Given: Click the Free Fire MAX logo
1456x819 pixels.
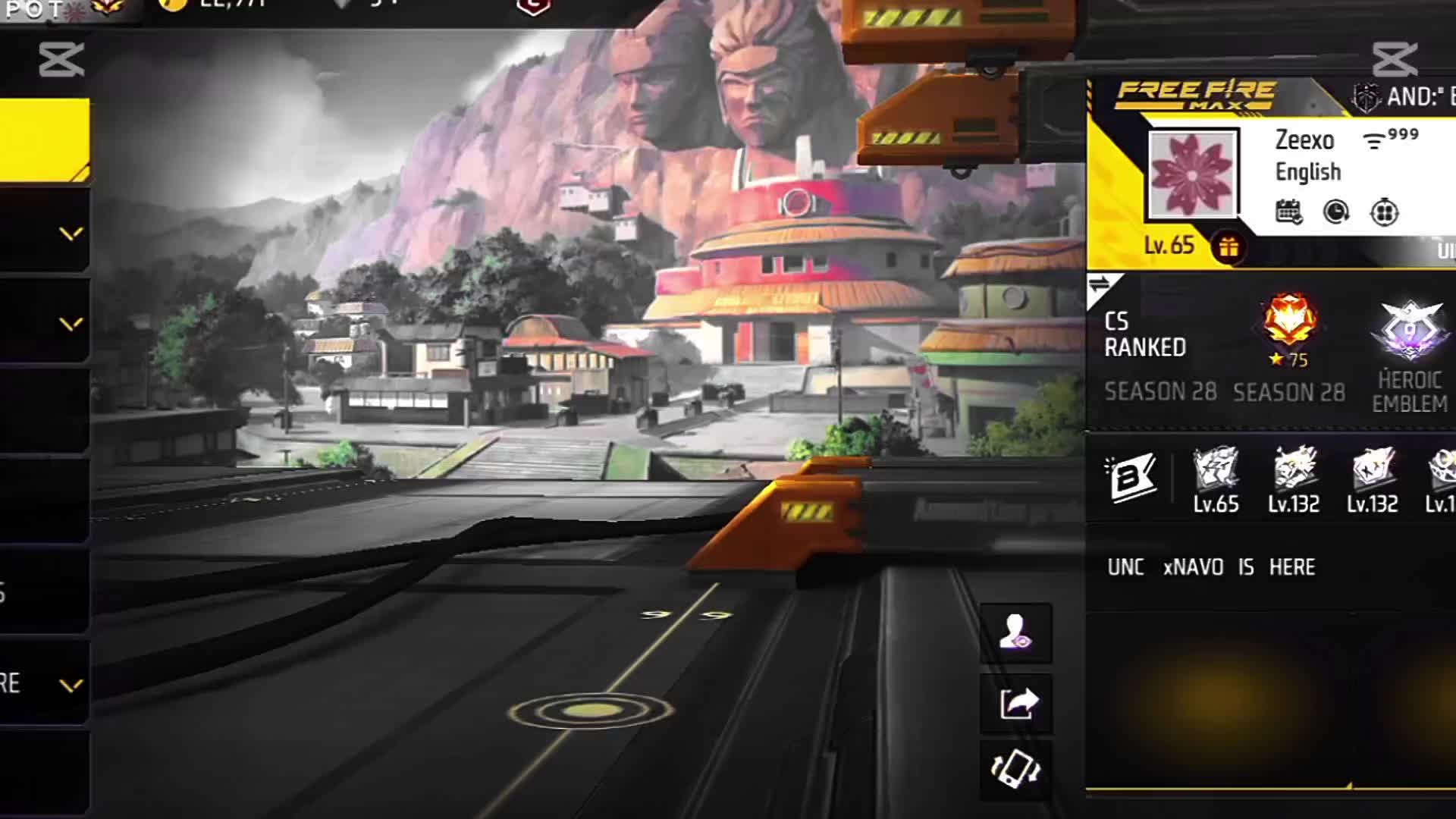Looking at the screenshot, I should tap(1196, 95).
